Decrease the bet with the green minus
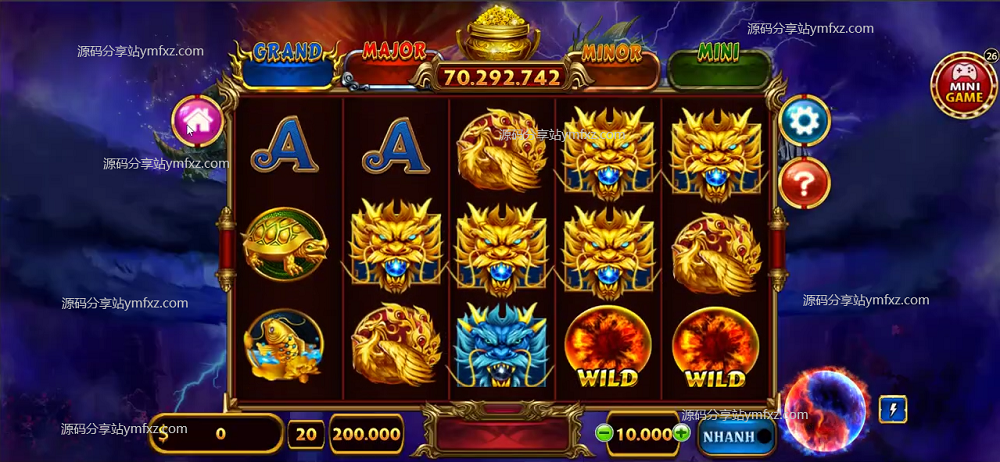Viewport: 1000px width, 462px height. click(x=603, y=433)
